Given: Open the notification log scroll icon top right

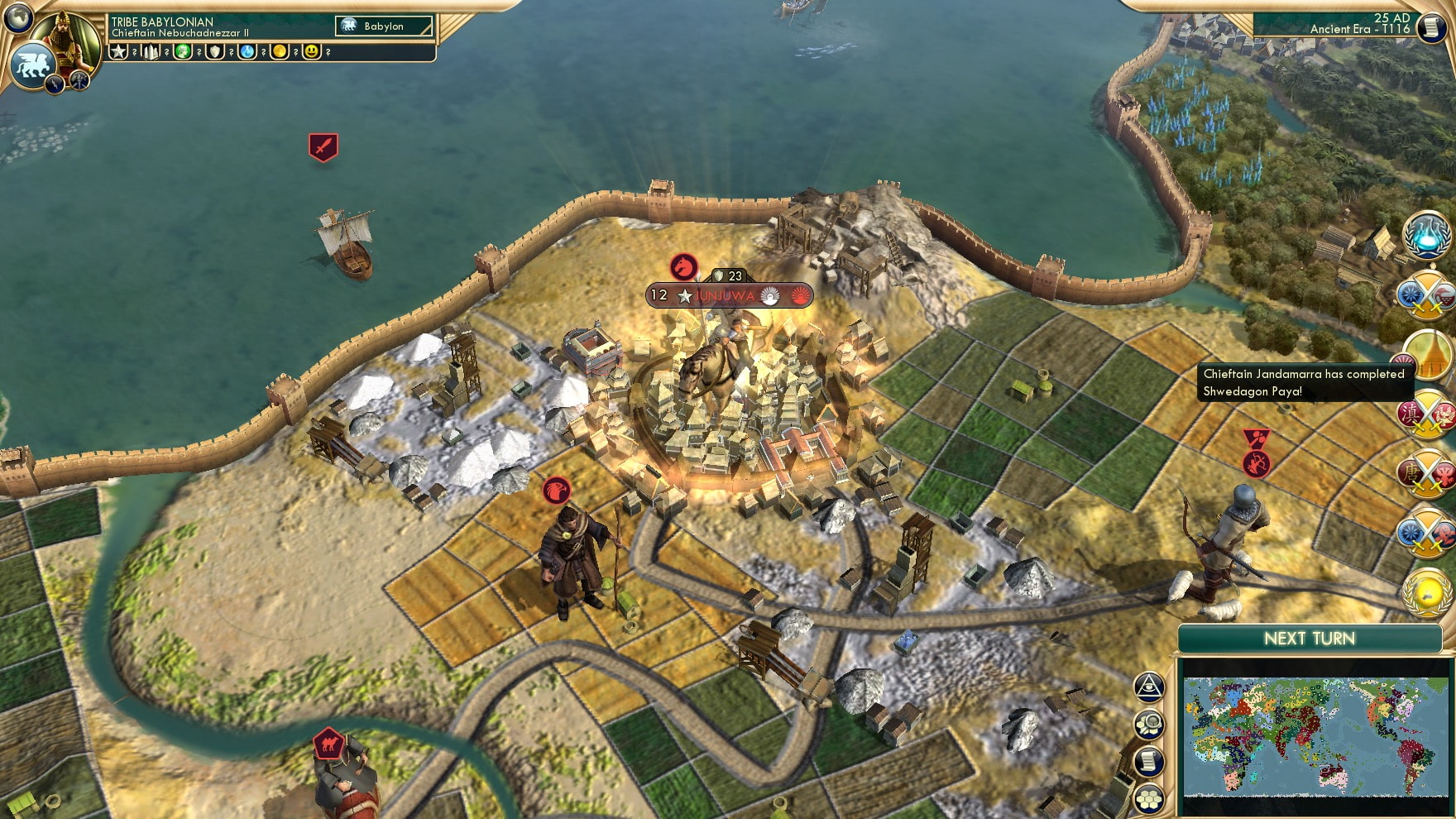Looking at the screenshot, I should click(x=1433, y=29).
